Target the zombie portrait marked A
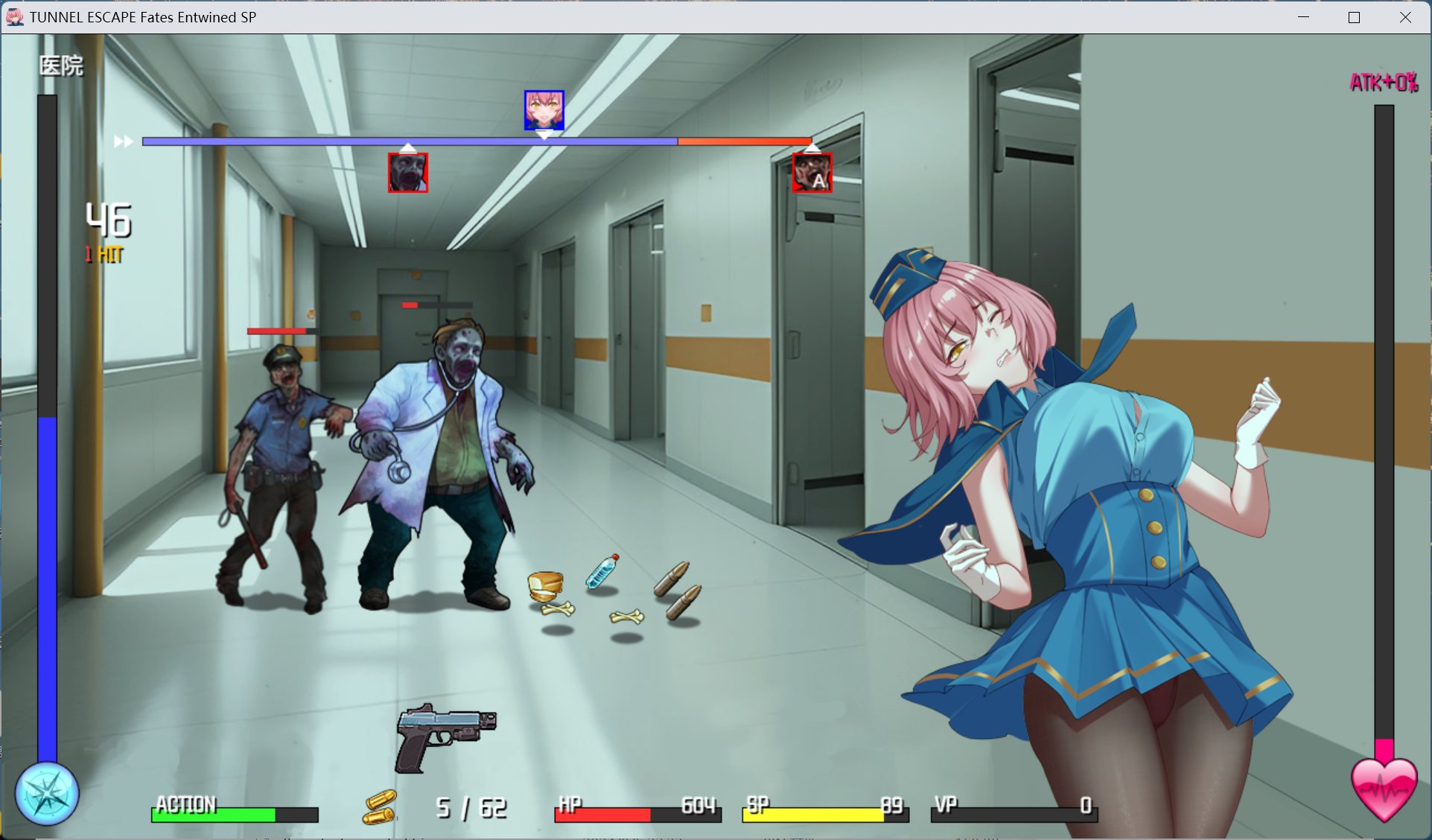1432x840 pixels. (x=812, y=173)
